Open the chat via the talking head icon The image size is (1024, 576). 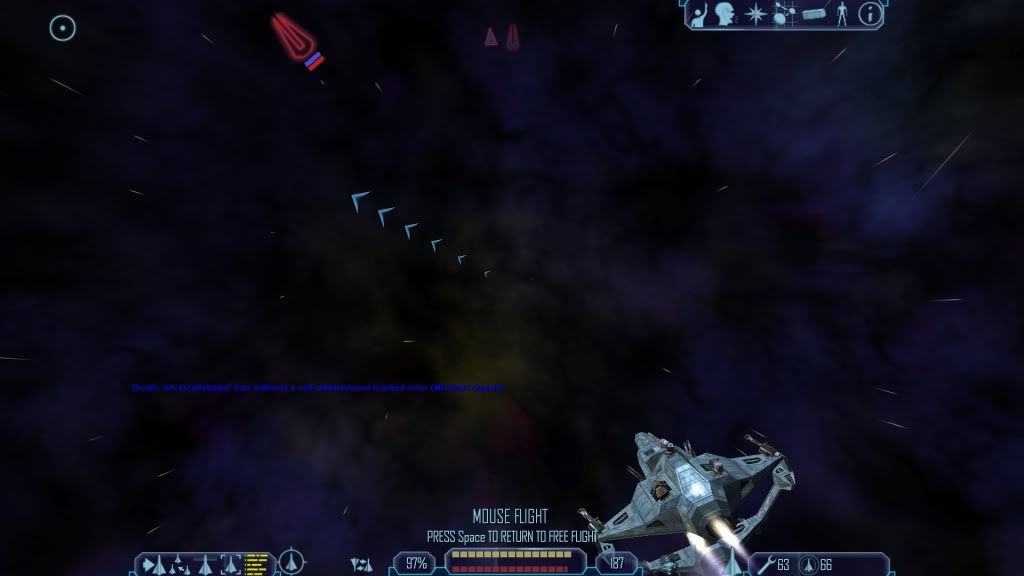pos(724,14)
